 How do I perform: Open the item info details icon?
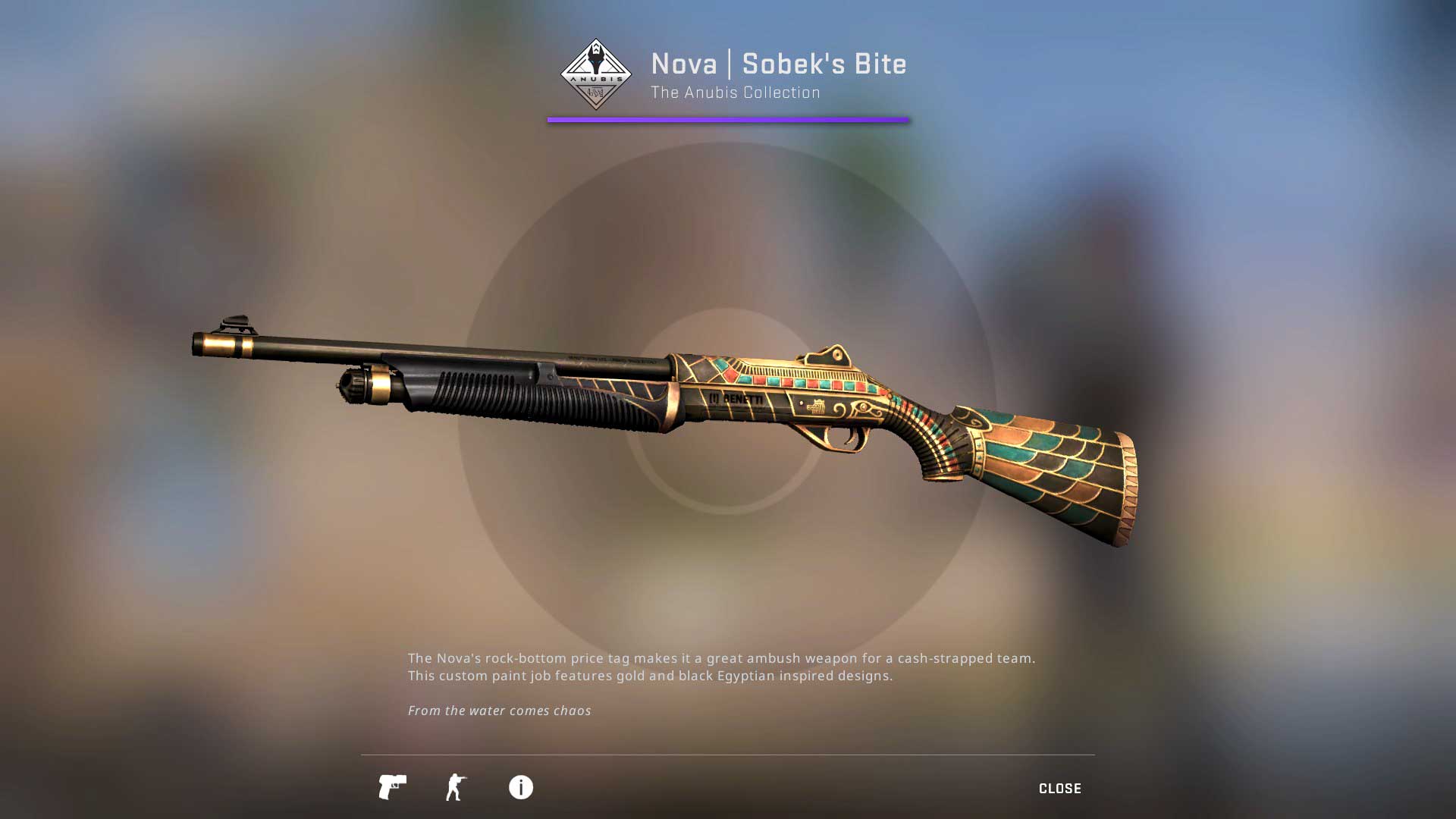521,787
